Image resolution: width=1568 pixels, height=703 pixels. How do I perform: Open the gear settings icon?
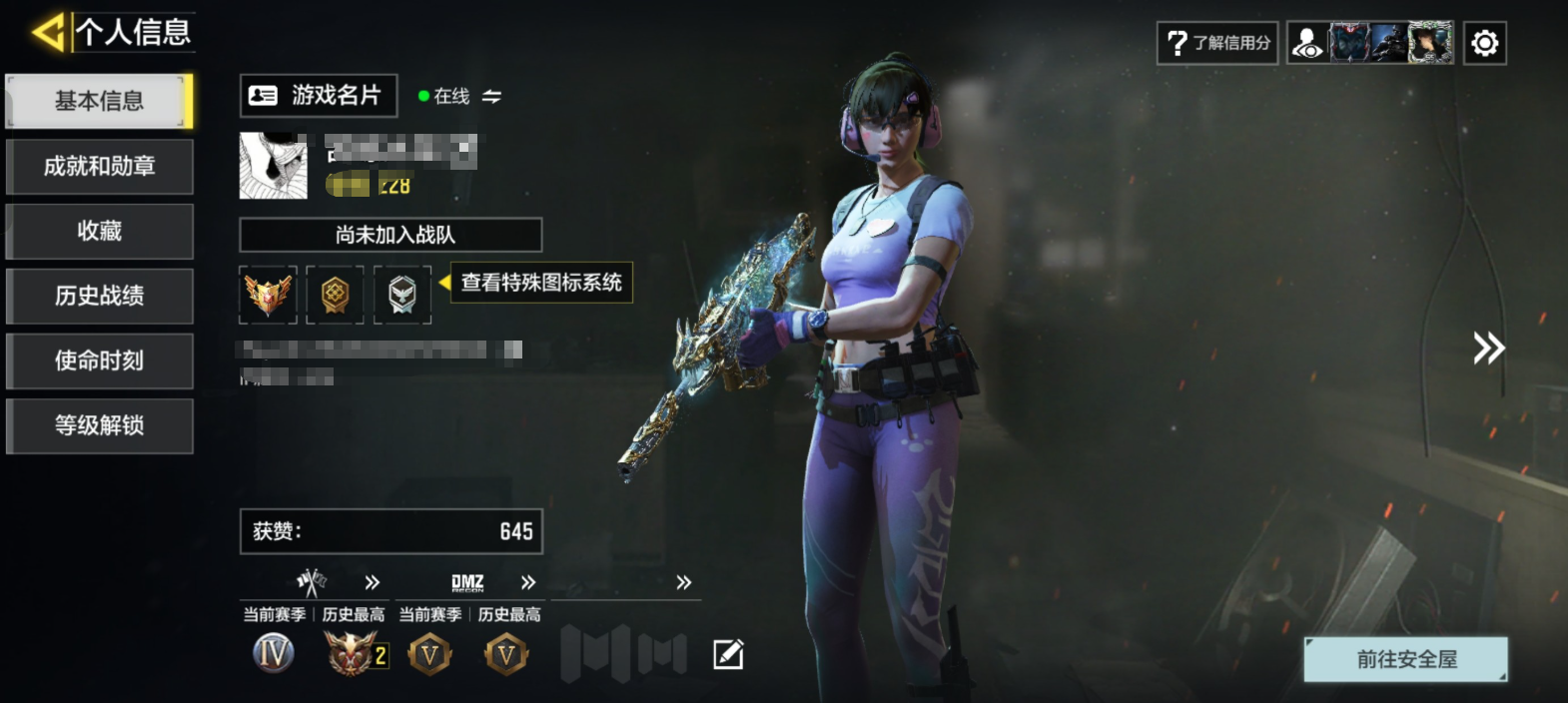1485,43
